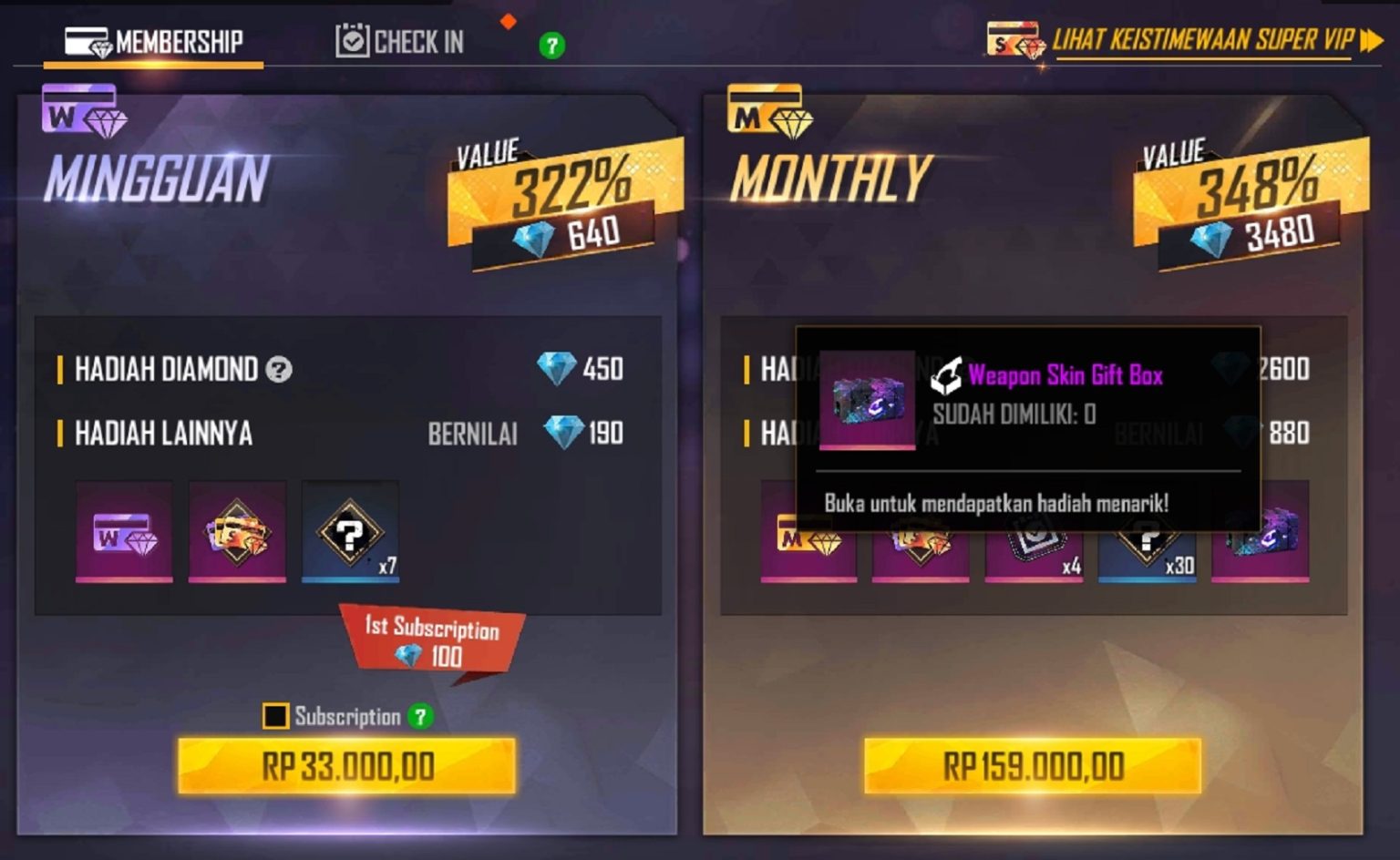1400x860 pixels.
Task: Select the Super VIP icon in top right
Action: coord(1014,40)
